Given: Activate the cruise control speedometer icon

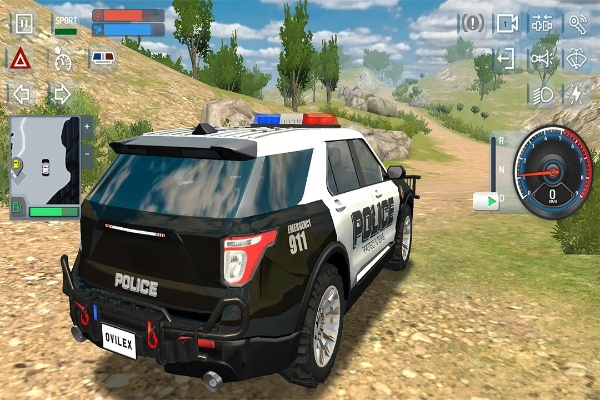Looking at the screenshot, I should coord(63,59).
